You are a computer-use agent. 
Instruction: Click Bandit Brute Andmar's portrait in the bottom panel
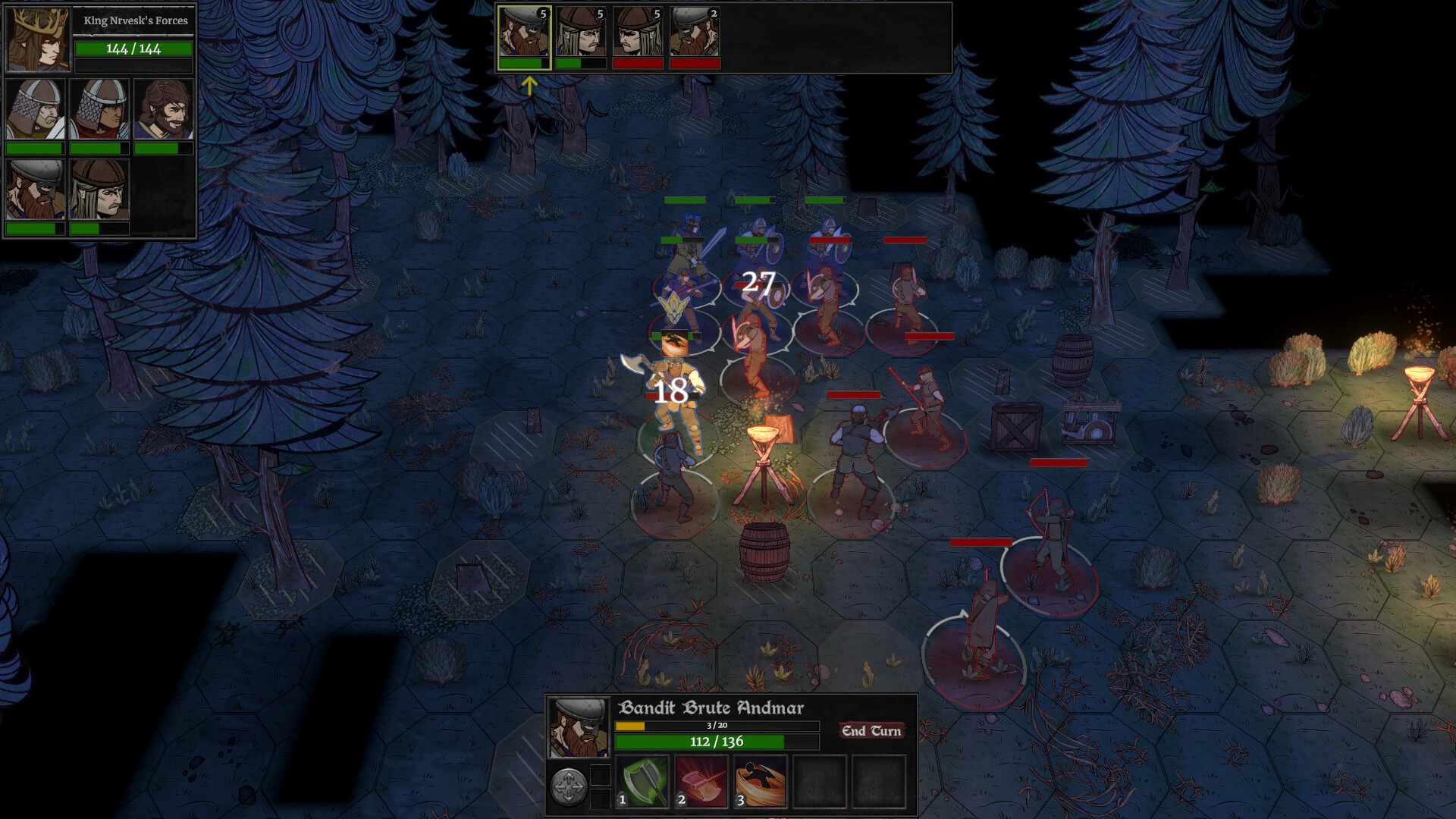click(578, 728)
